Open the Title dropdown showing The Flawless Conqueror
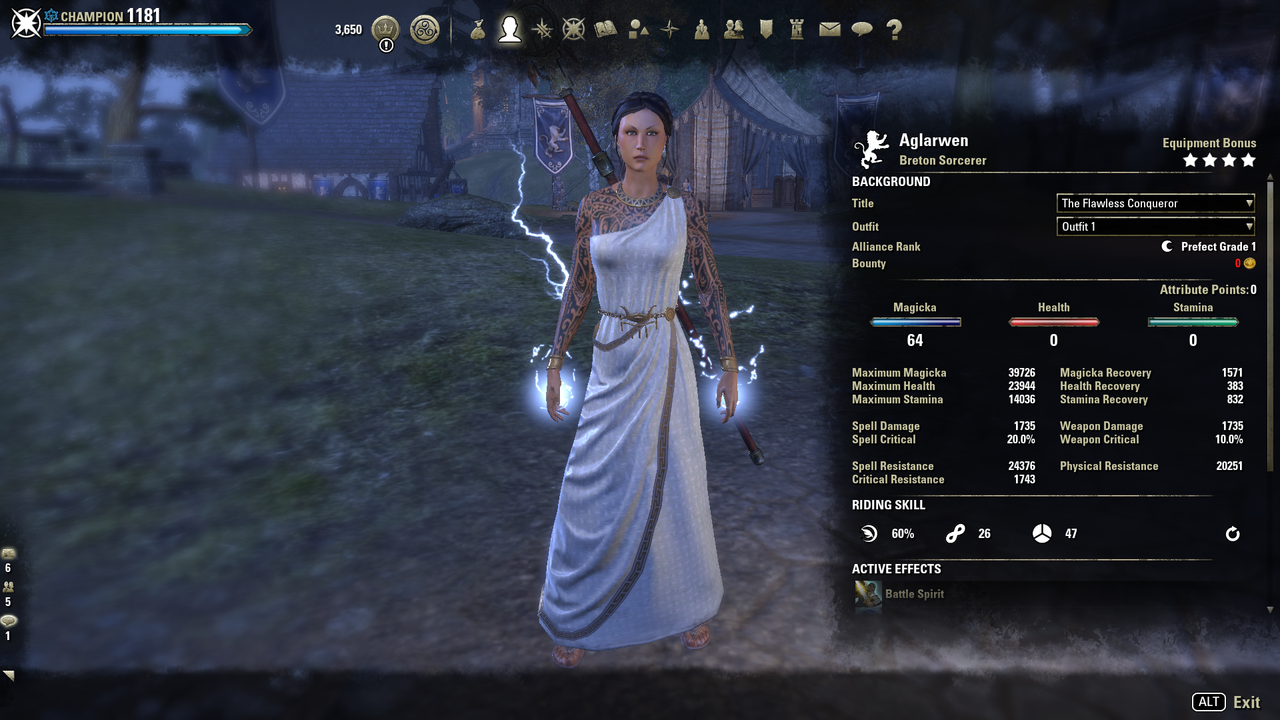 click(1155, 203)
